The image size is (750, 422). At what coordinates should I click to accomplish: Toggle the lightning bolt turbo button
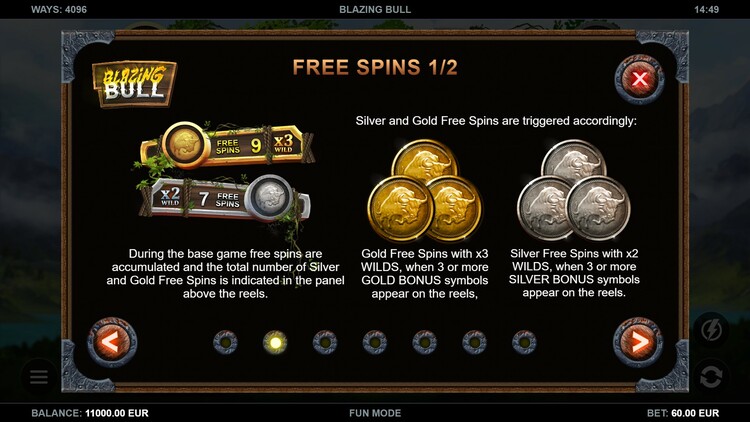coord(712,329)
